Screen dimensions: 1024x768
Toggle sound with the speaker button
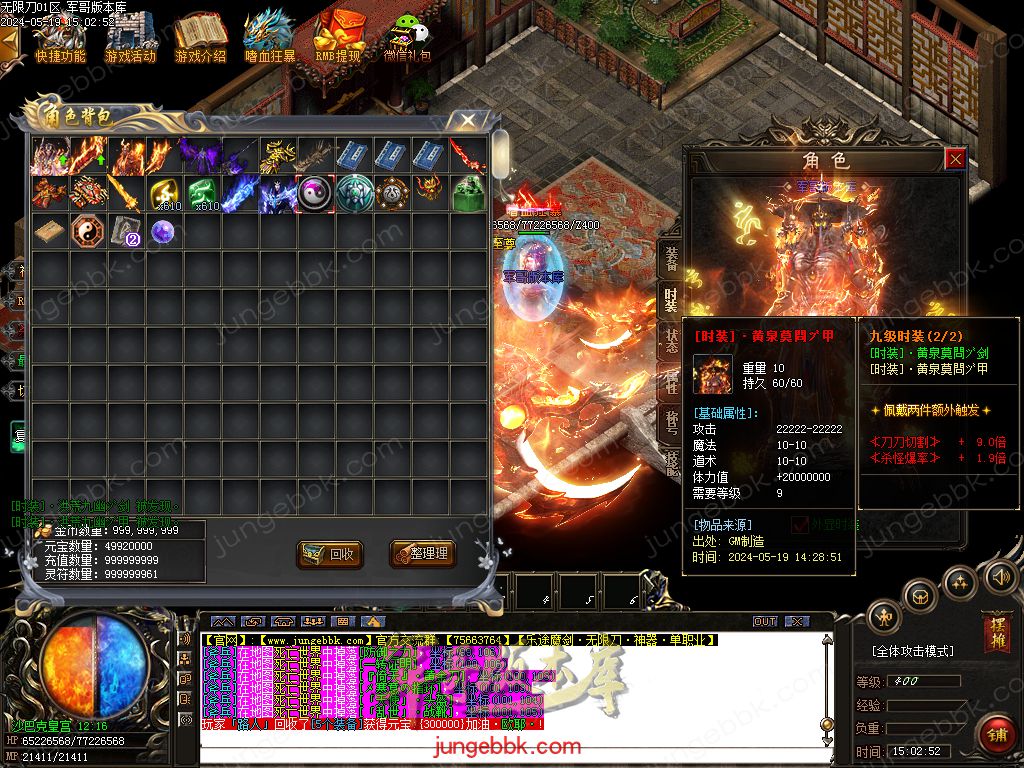1000,576
